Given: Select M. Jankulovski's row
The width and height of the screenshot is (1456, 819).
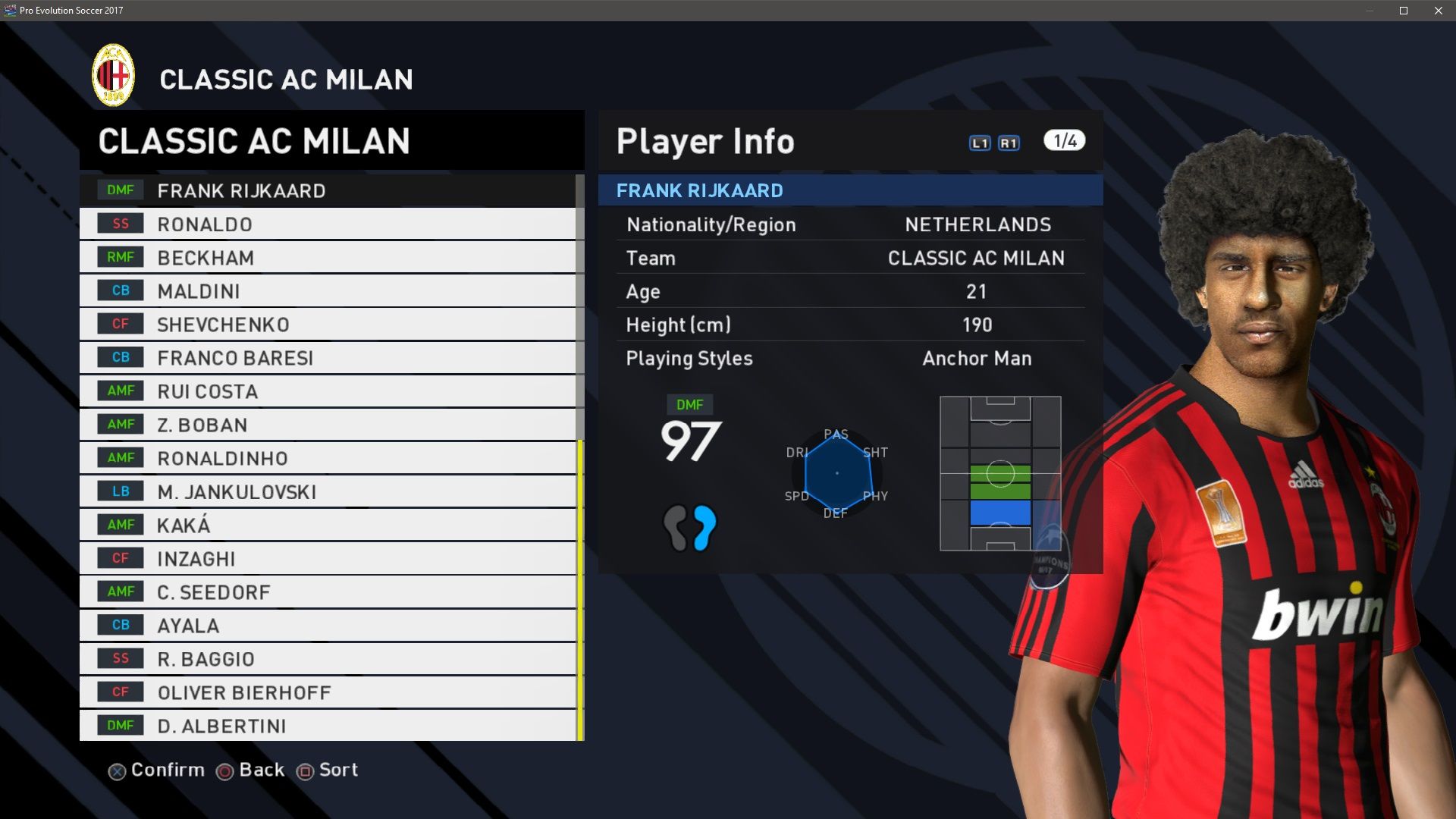Looking at the screenshot, I should (x=328, y=491).
